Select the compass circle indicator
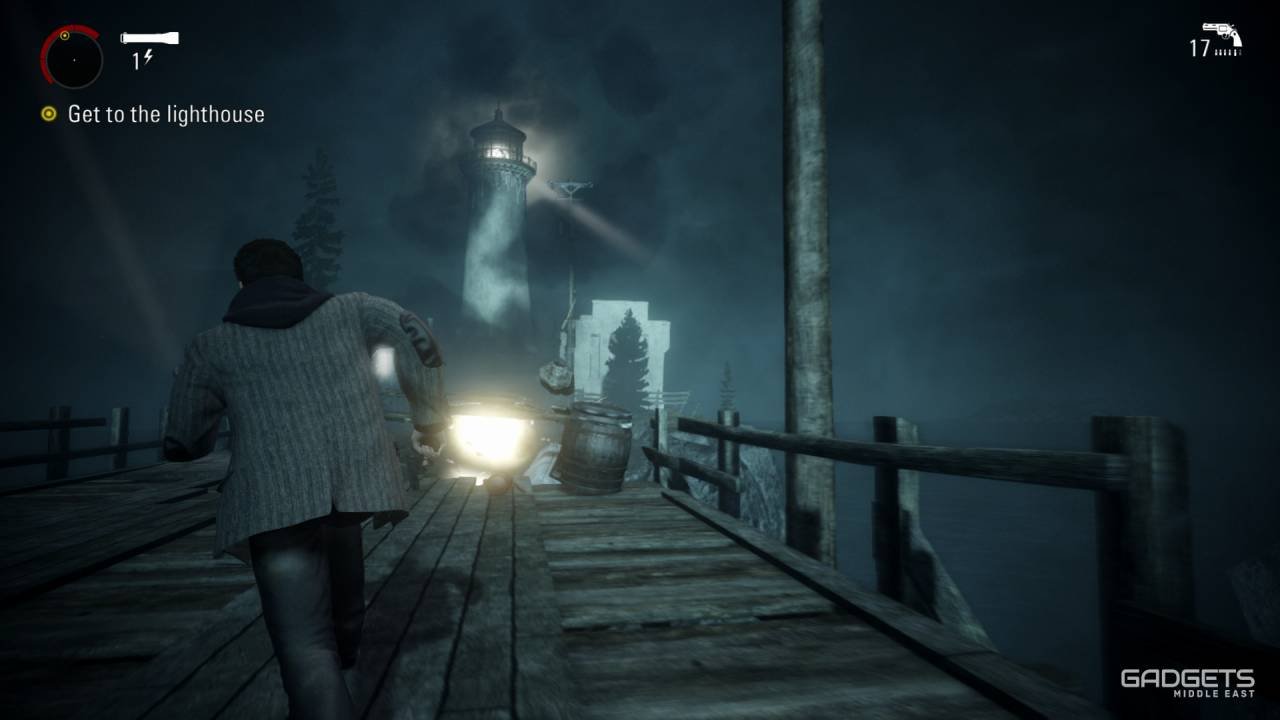The image size is (1280, 720). click(73, 61)
